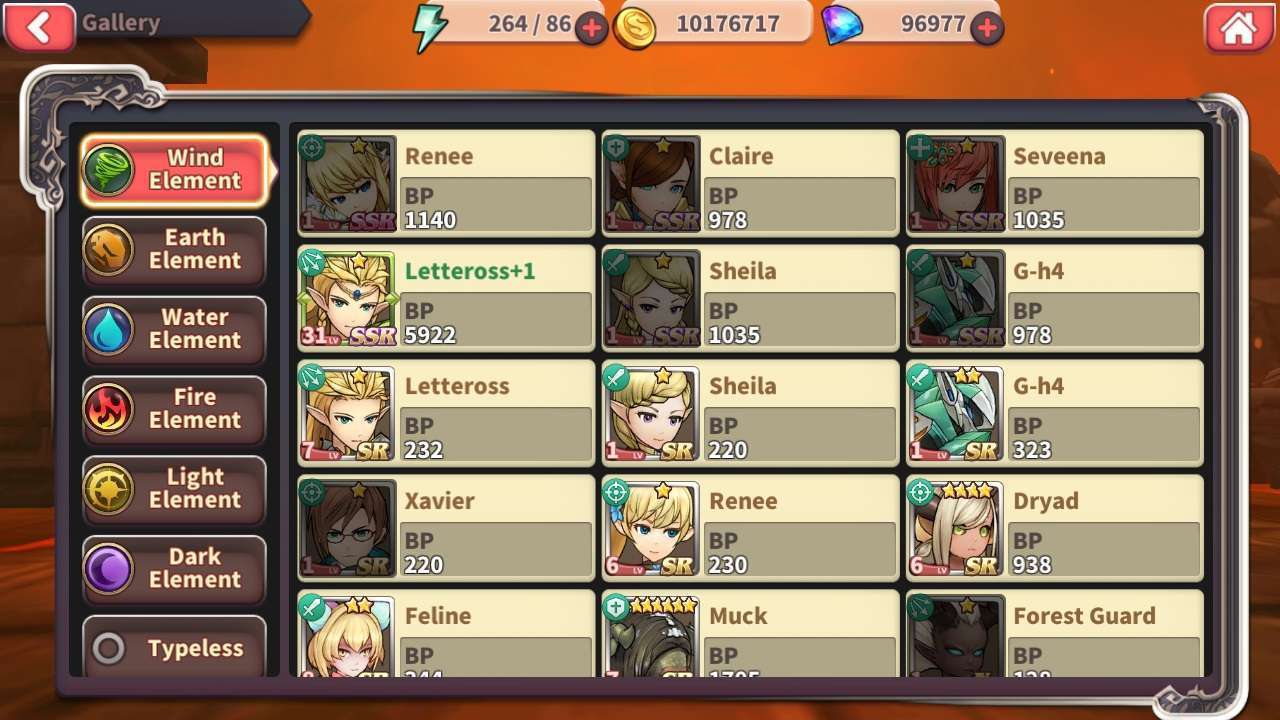View the Dark Element heroes

pyautogui.click(x=174, y=569)
